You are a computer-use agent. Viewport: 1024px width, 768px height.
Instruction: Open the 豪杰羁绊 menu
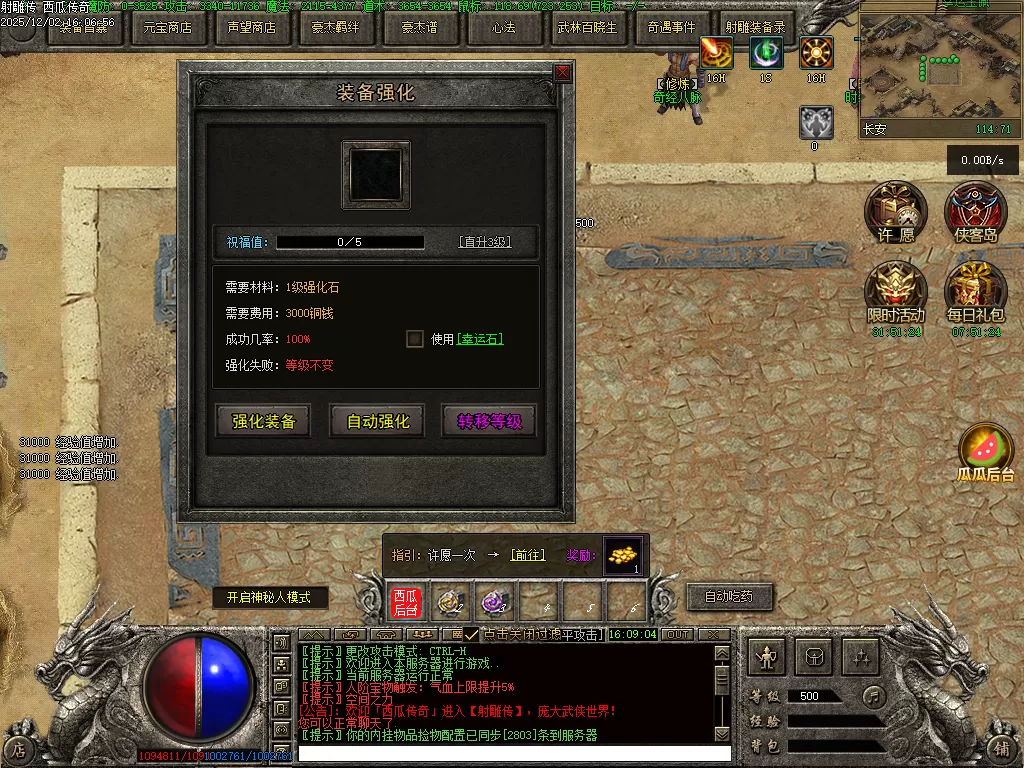[336, 28]
